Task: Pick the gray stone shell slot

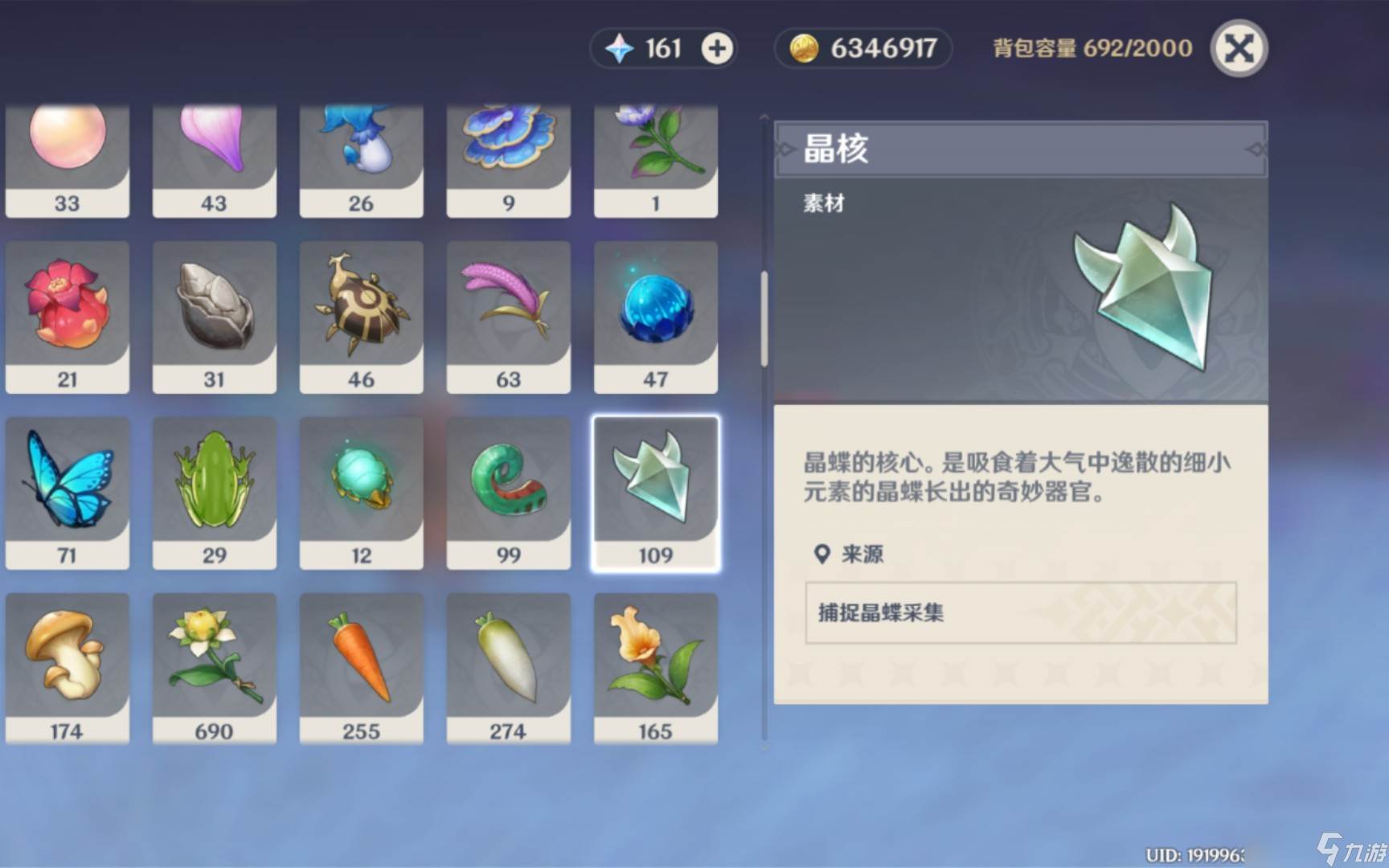Action: 214,316
